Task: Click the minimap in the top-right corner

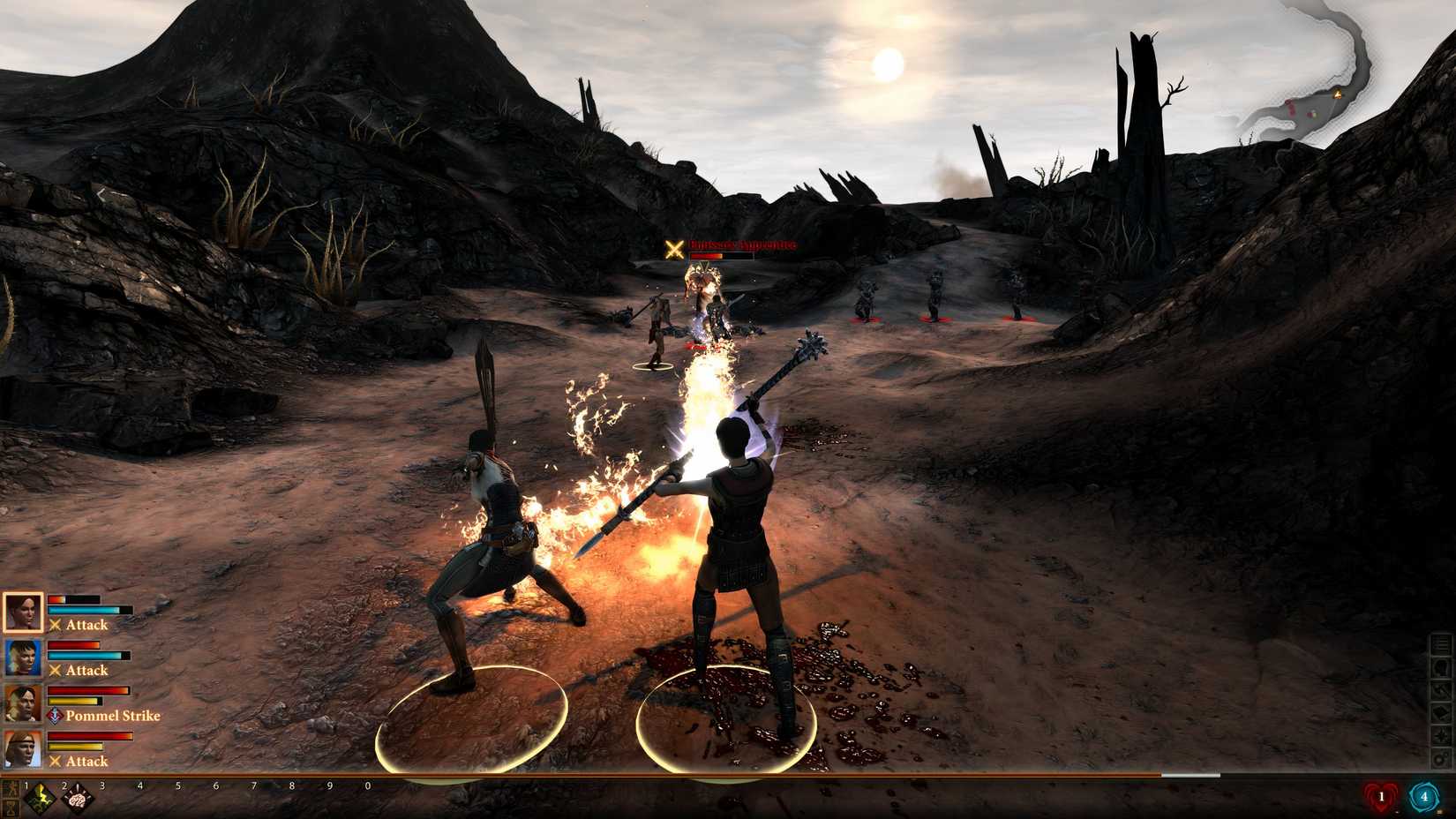Action: click(1332, 79)
